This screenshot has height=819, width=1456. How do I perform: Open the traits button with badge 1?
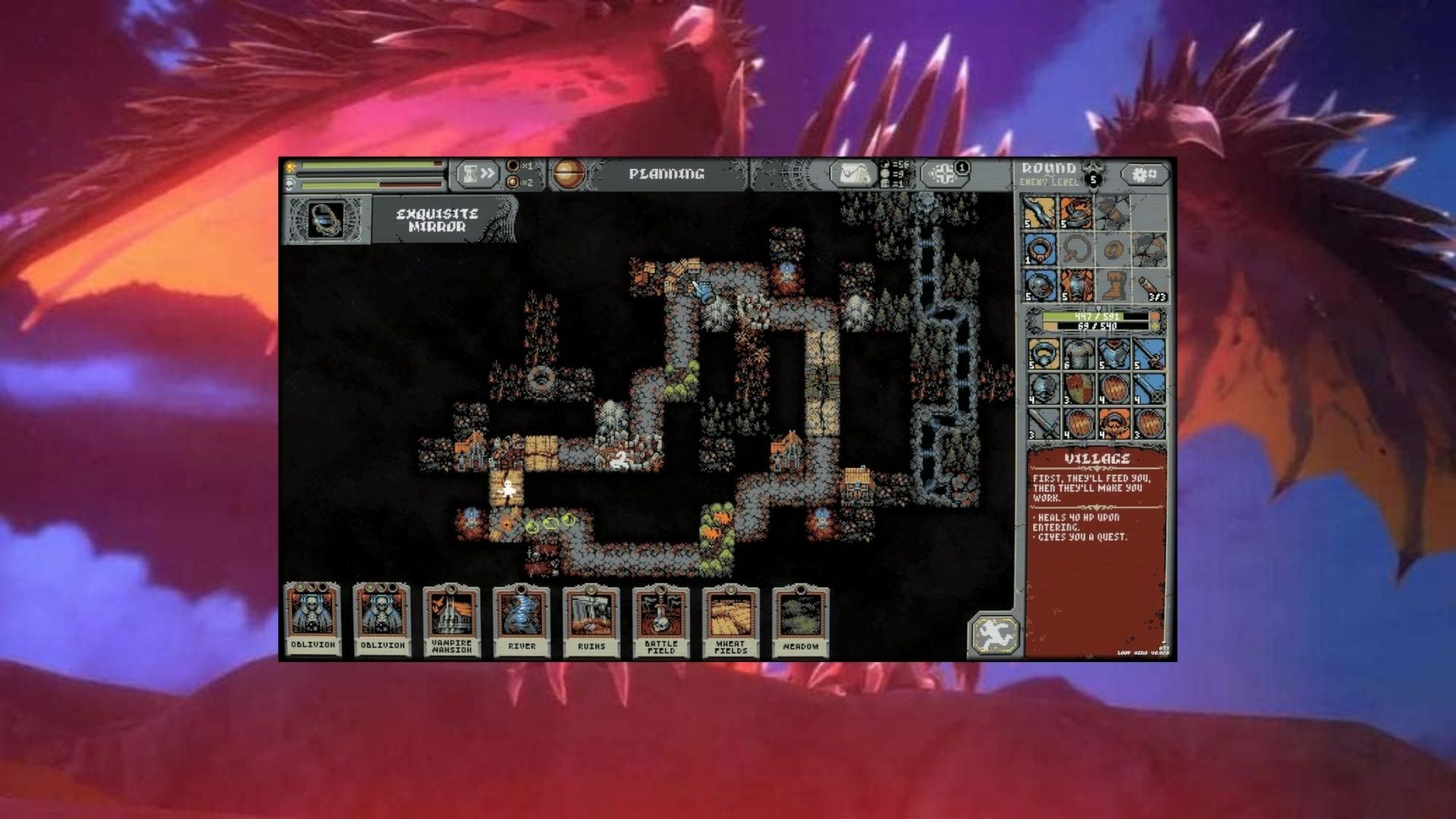tap(946, 174)
